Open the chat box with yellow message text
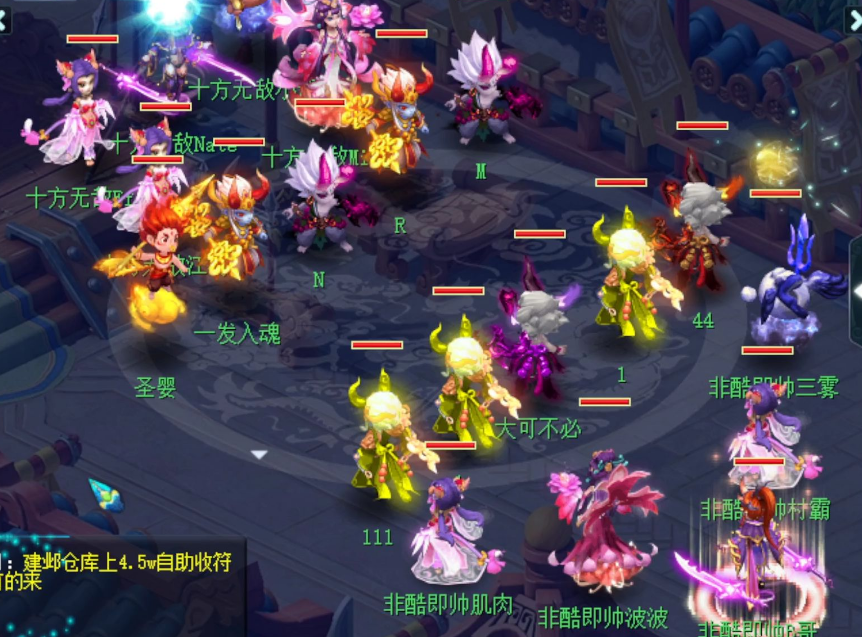The image size is (862, 637). [120, 571]
